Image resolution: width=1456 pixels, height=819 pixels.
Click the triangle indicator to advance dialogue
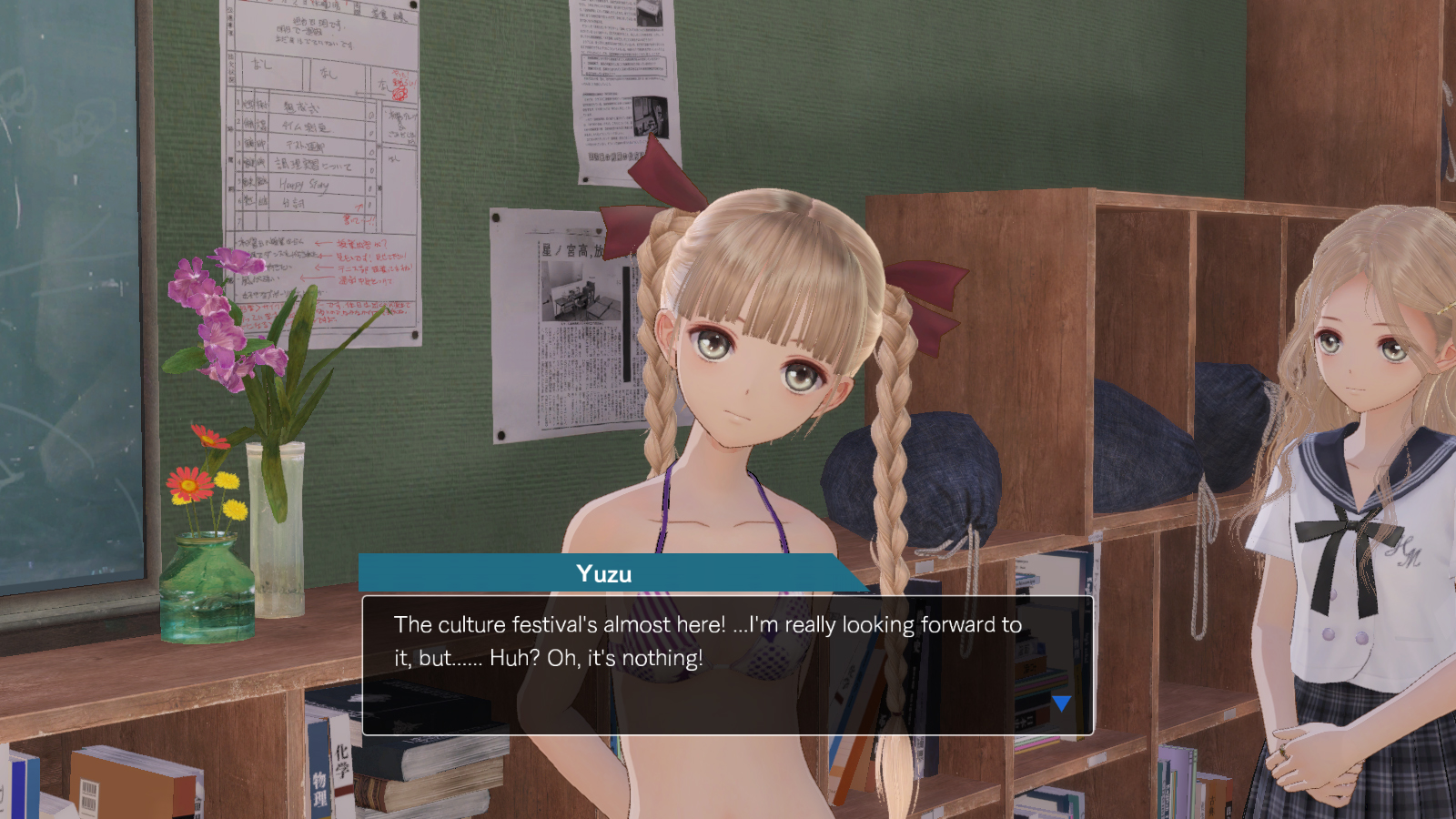(1061, 702)
